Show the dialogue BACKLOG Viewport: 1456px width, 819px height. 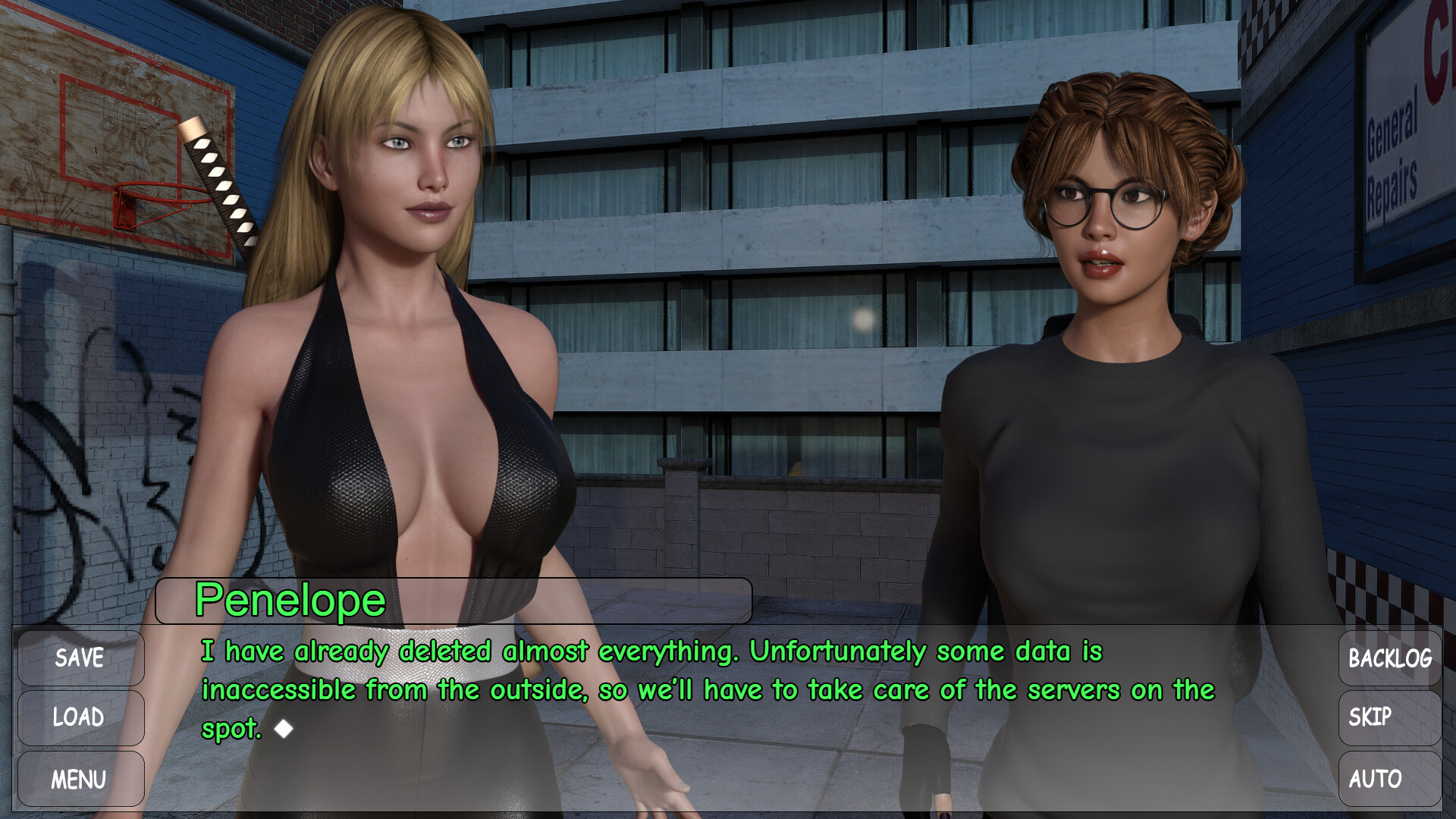(1389, 657)
